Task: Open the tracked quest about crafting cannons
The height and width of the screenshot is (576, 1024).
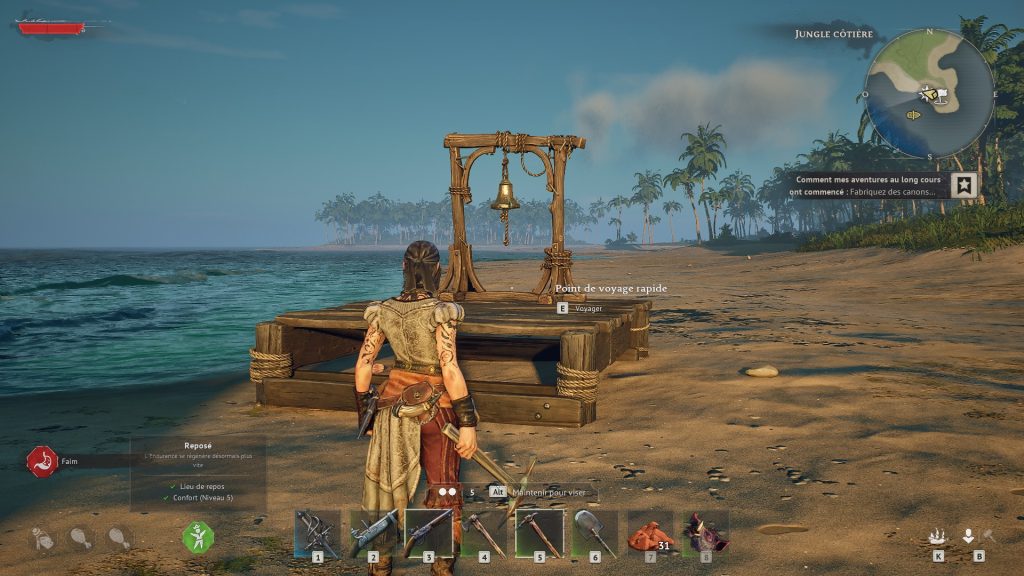Action: [x=866, y=185]
